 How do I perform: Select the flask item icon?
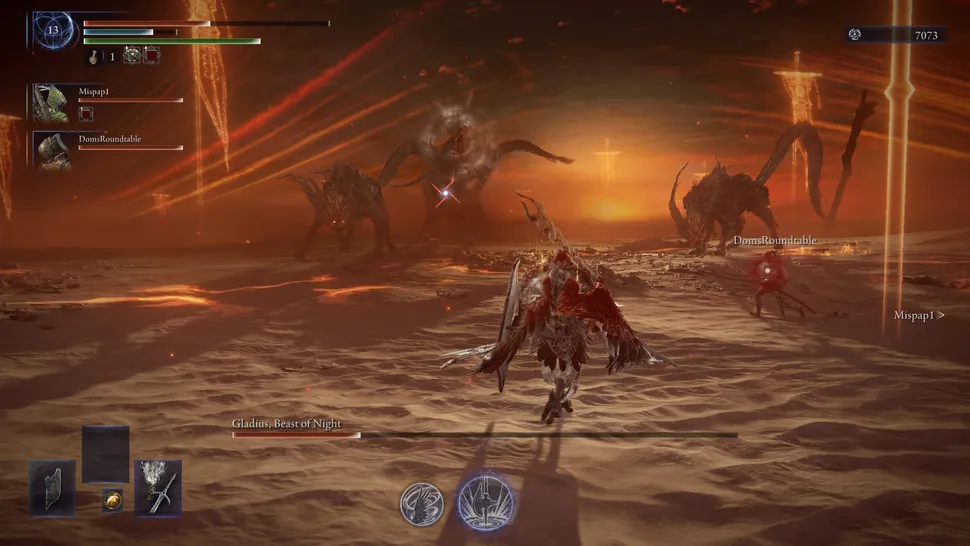click(x=97, y=57)
